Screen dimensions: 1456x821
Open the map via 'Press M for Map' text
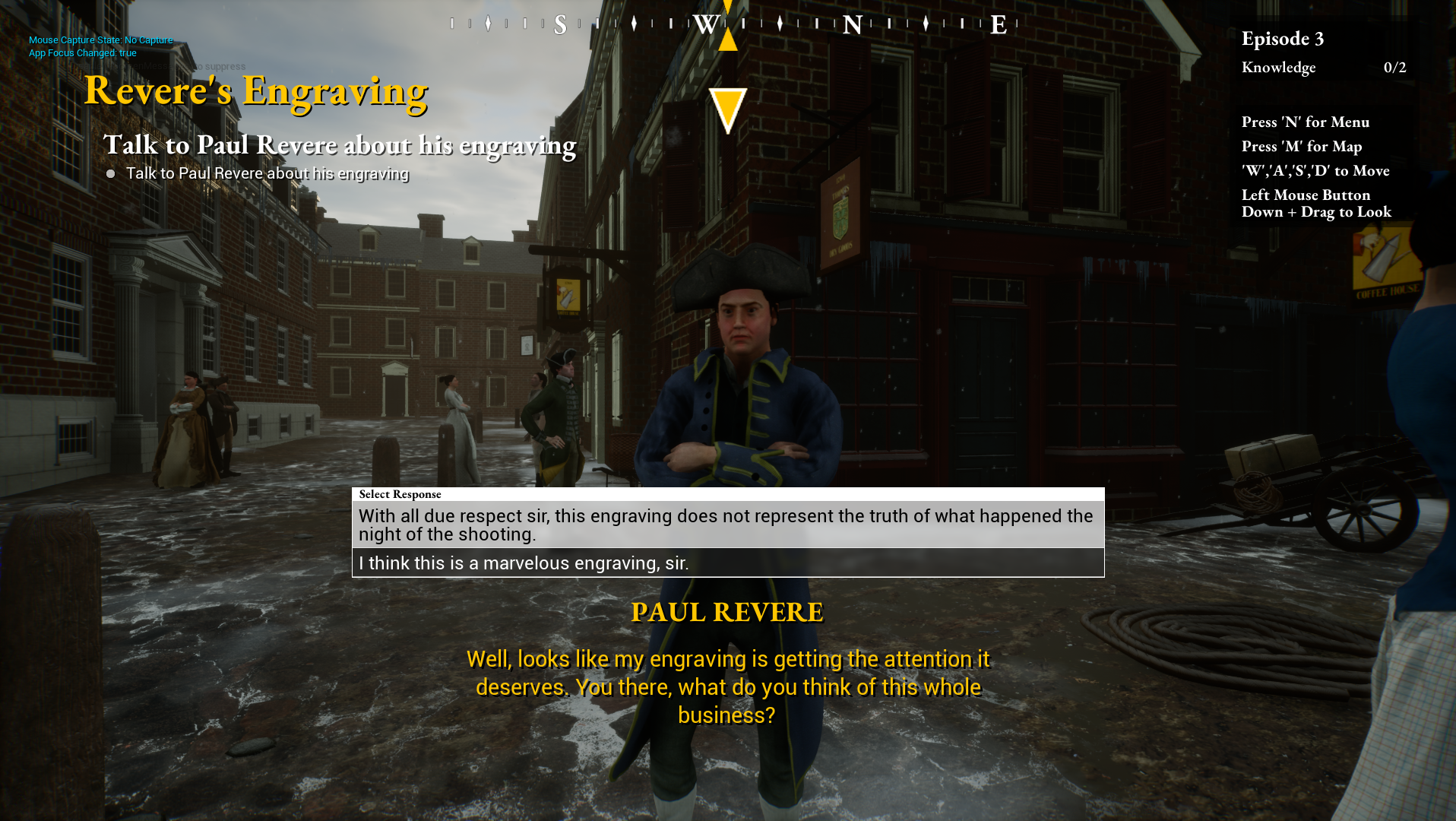(x=1301, y=146)
